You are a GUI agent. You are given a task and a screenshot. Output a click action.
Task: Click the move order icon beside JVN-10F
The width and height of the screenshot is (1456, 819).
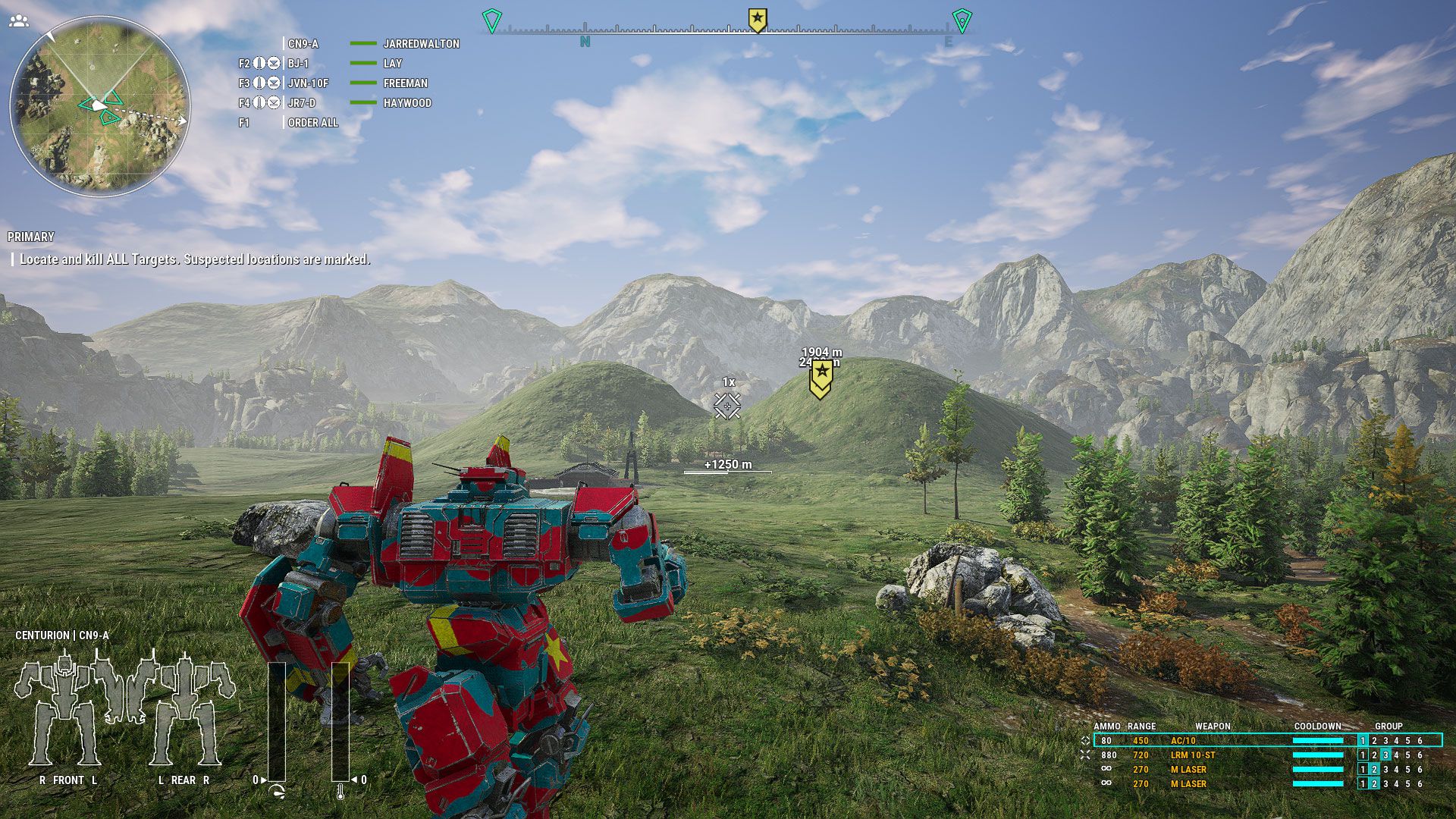(x=260, y=83)
